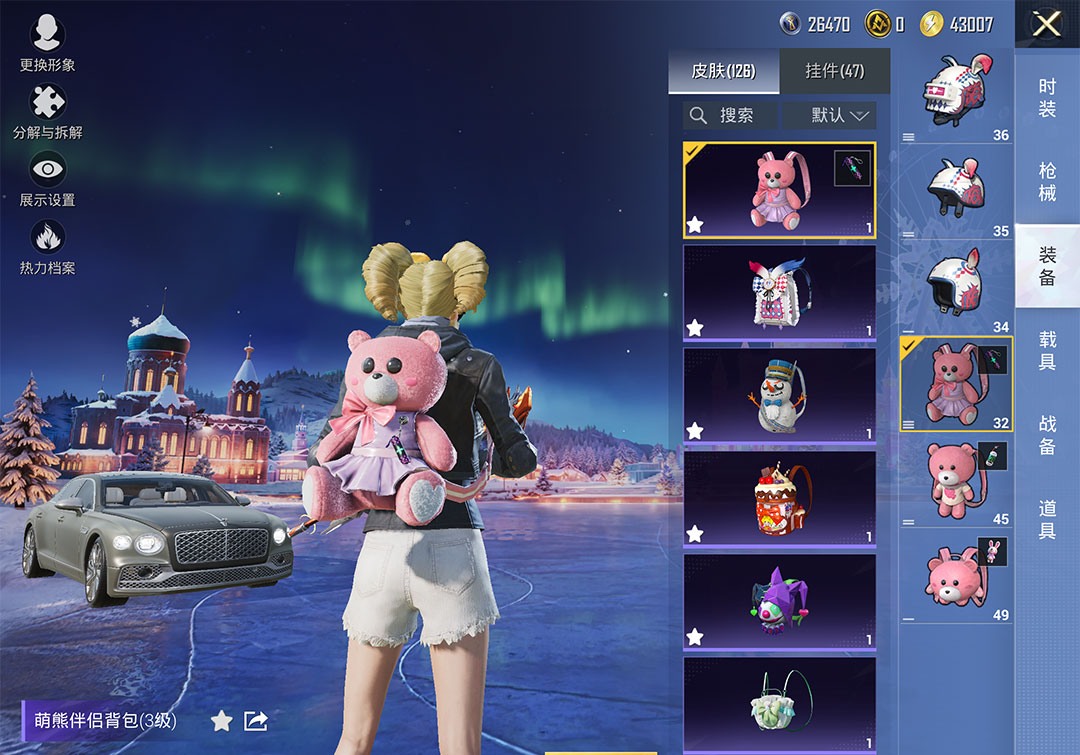Image resolution: width=1080 pixels, height=755 pixels.
Task: Select the snowman backpack skin
Action: 779,395
